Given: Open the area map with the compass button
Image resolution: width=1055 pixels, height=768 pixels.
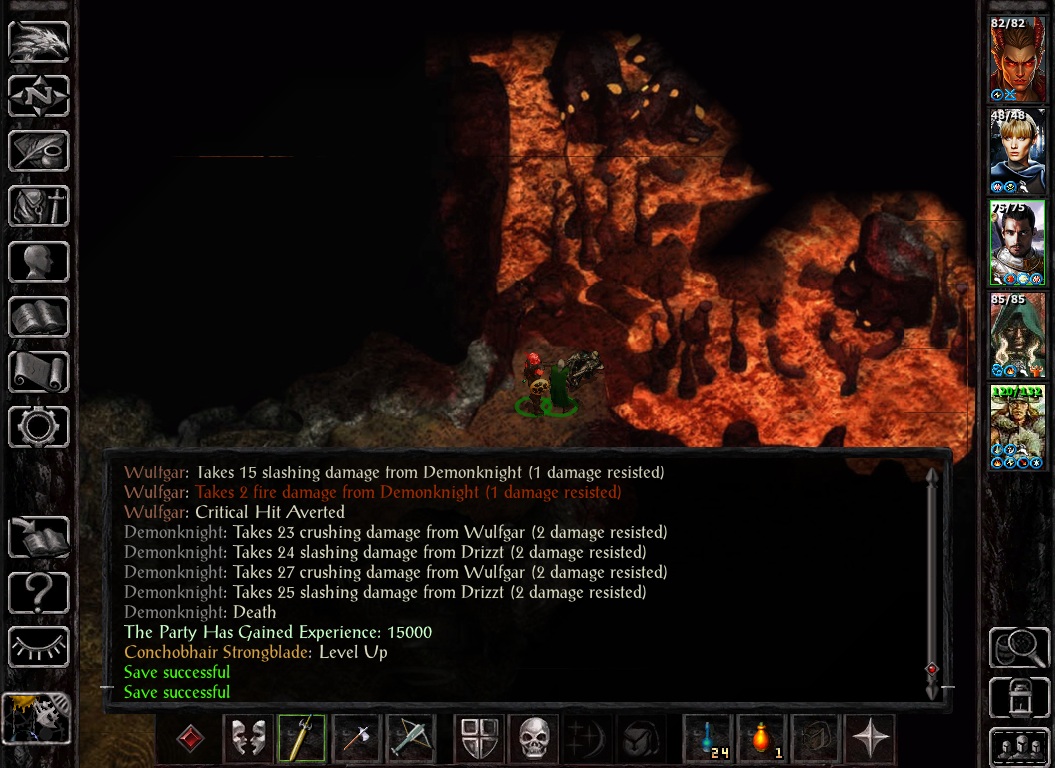Looking at the screenshot, I should [39, 97].
